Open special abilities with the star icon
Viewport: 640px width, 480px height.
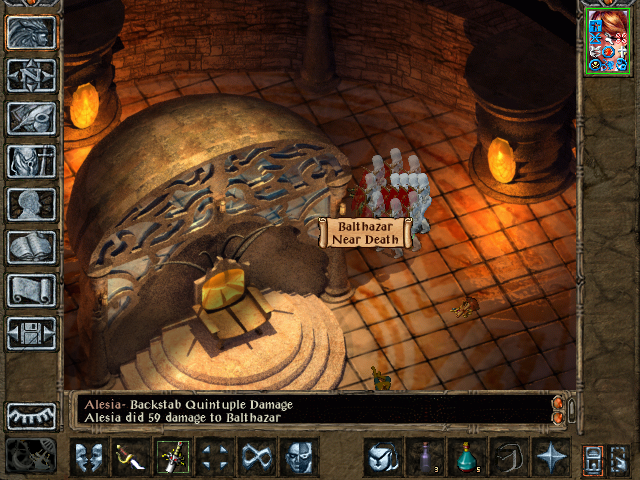point(550,457)
